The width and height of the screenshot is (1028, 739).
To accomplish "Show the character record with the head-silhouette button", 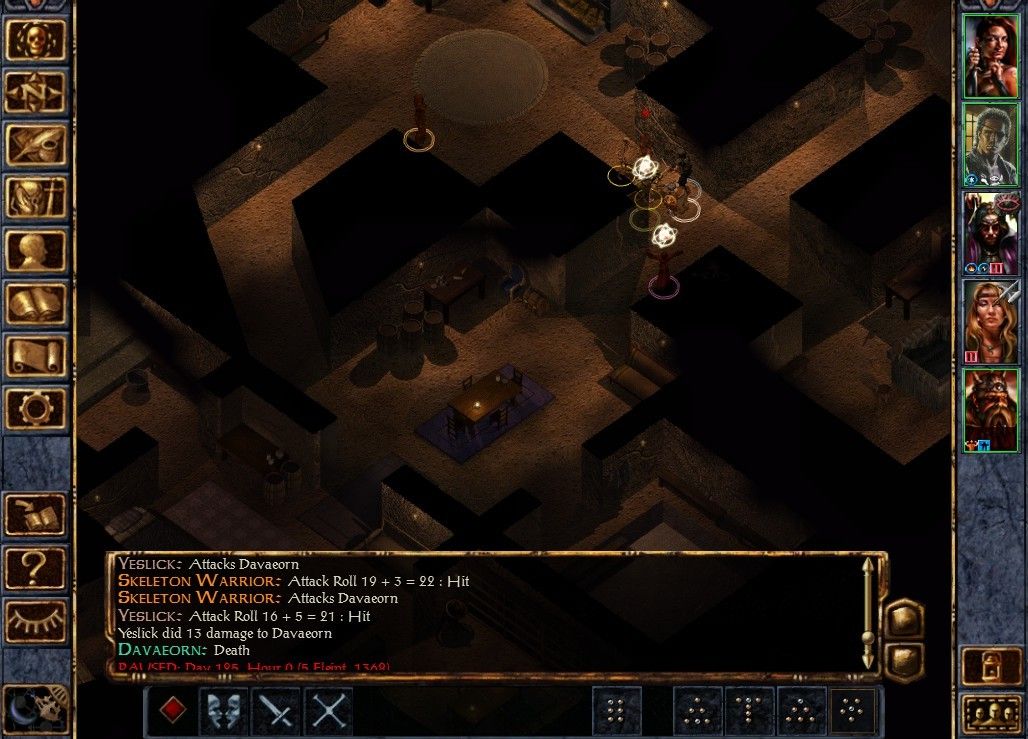I will click(36, 251).
